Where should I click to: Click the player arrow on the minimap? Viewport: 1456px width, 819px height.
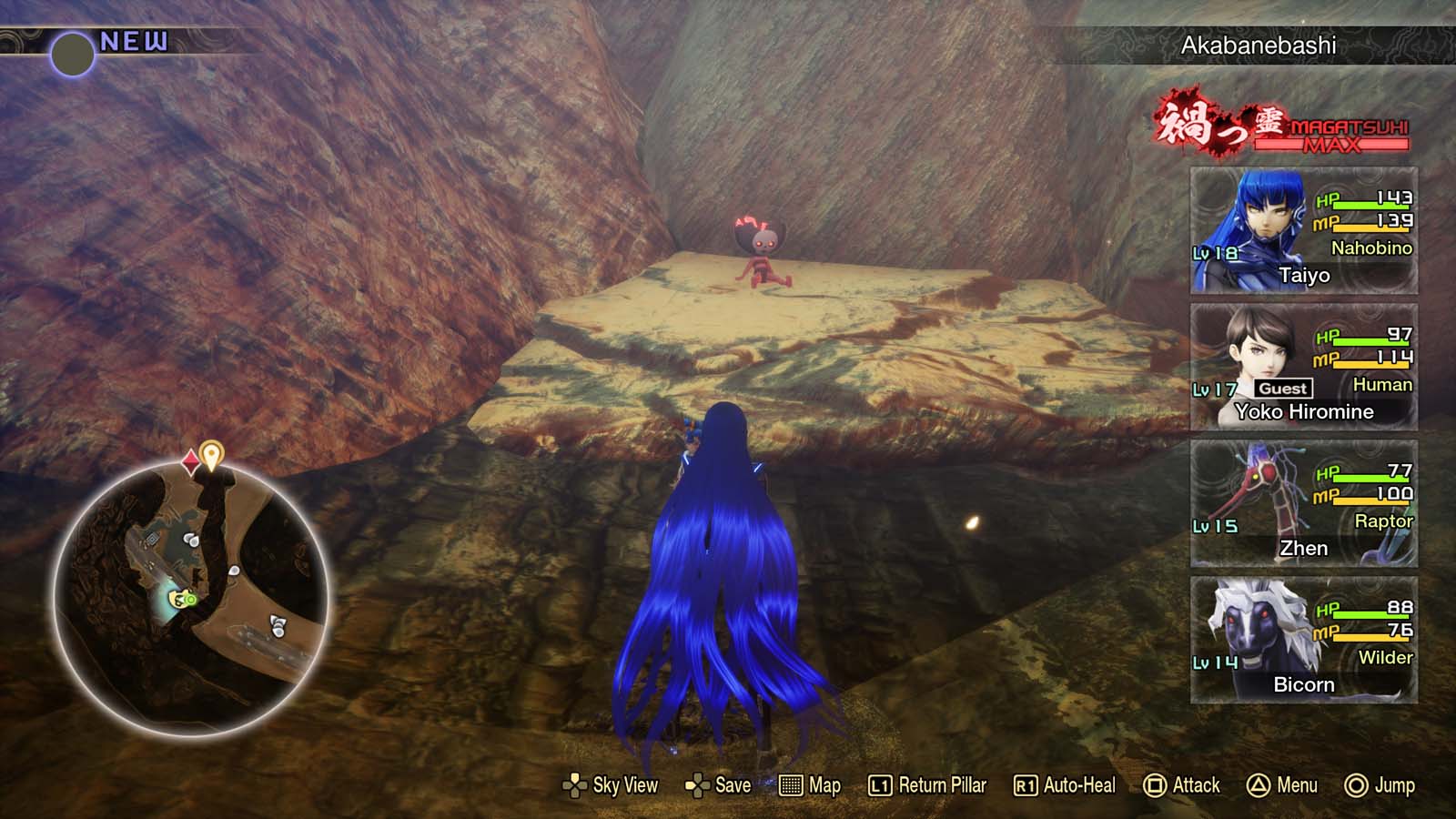click(180, 601)
